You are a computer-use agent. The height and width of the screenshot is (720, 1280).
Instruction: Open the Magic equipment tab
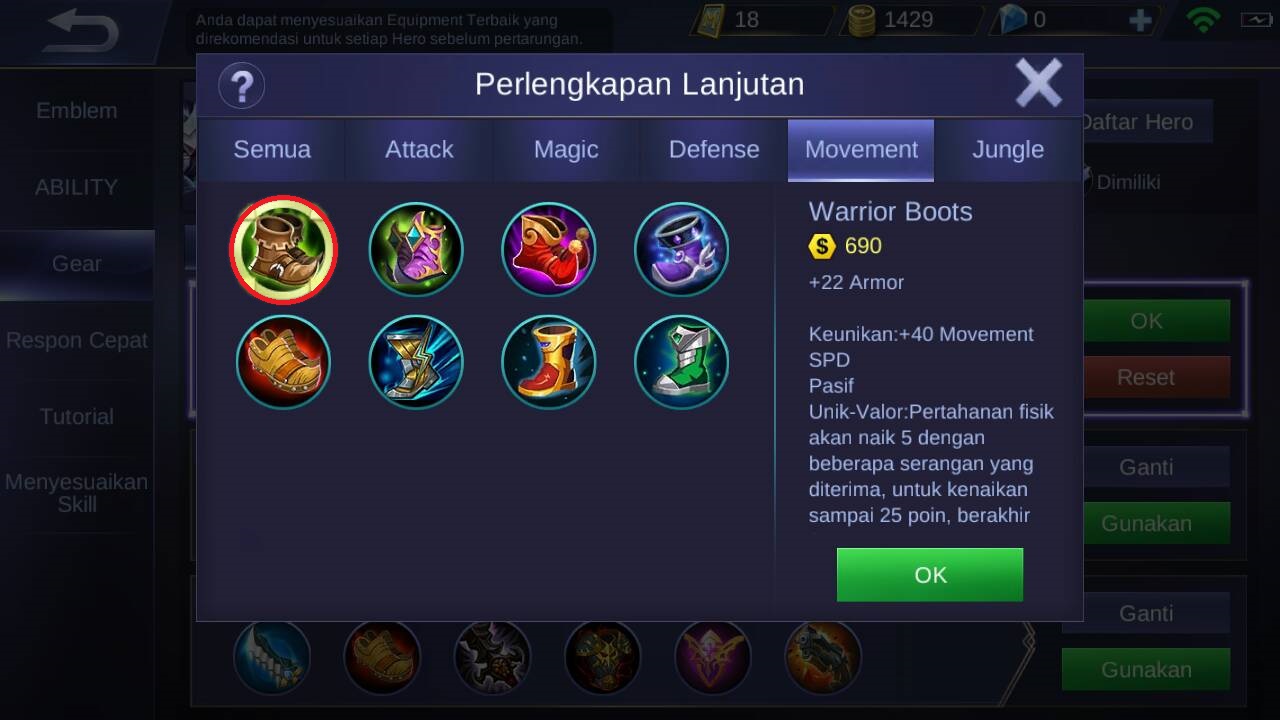pos(566,150)
